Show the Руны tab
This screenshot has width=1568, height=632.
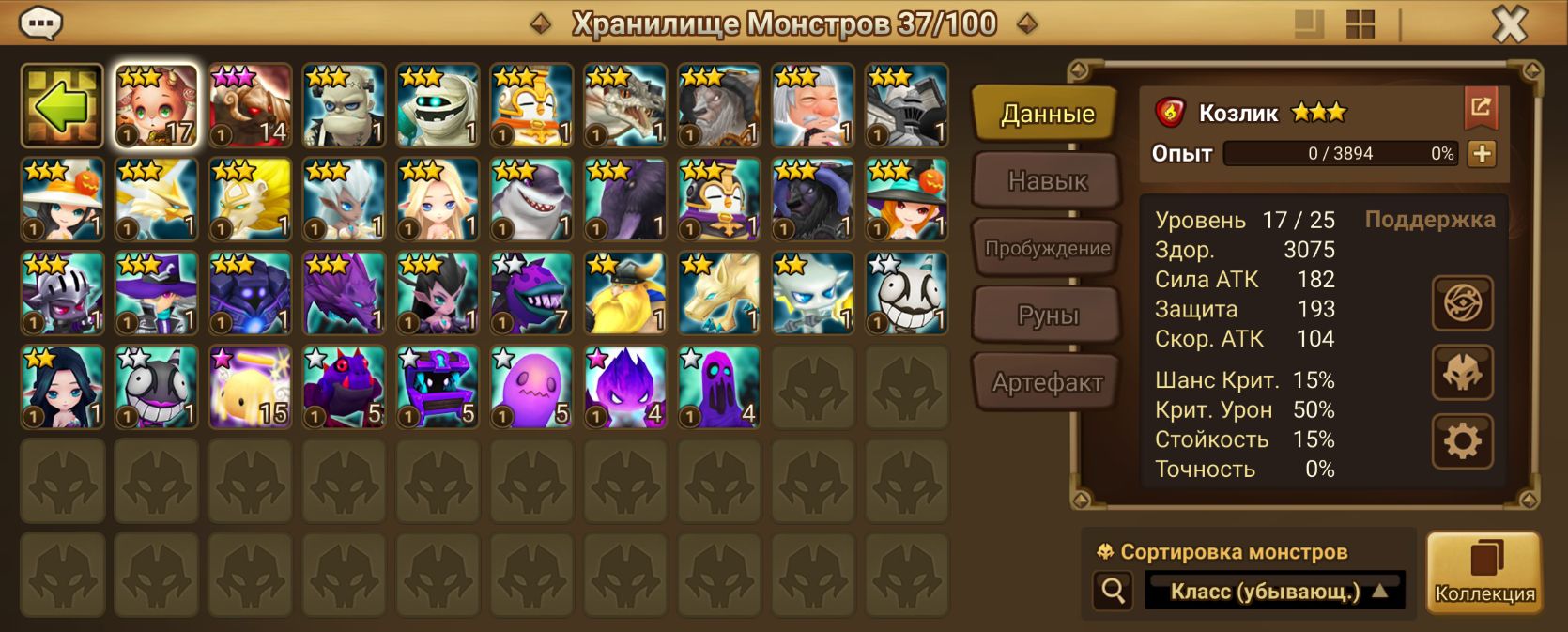pos(1047,316)
